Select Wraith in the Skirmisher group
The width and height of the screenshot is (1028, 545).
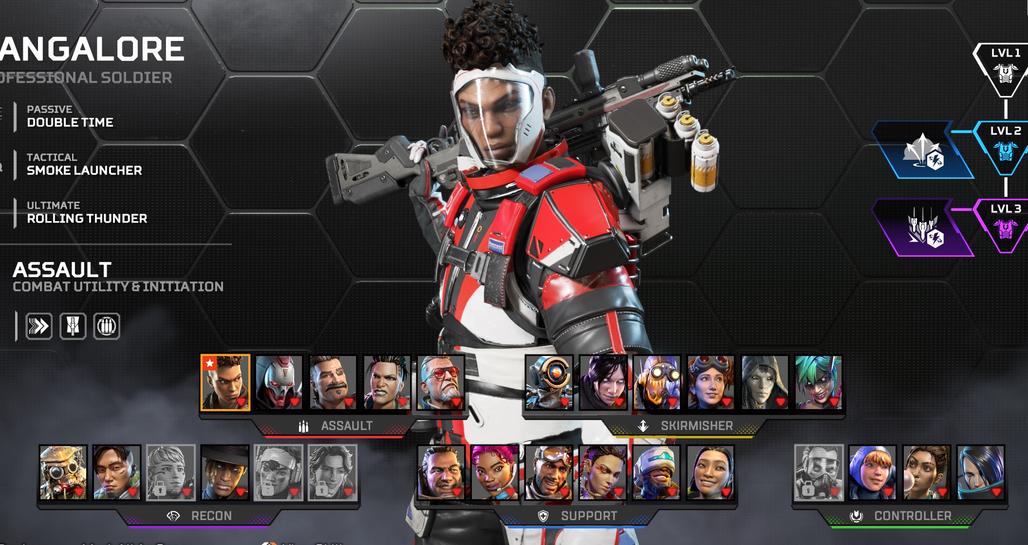(603, 381)
